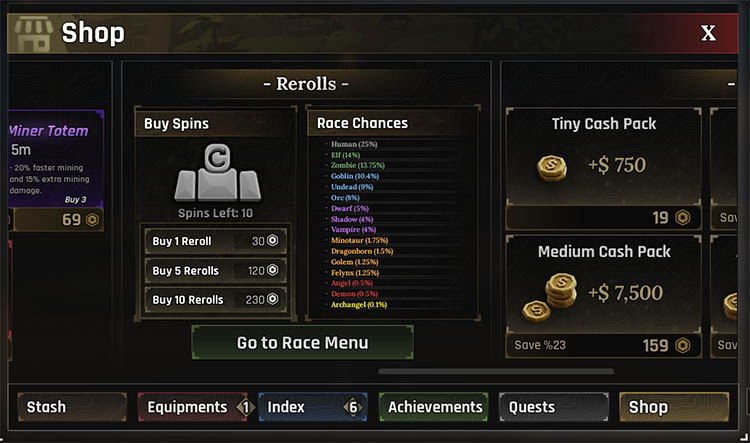Open the Stash tab

pyautogui.click(x=71, y=407)
